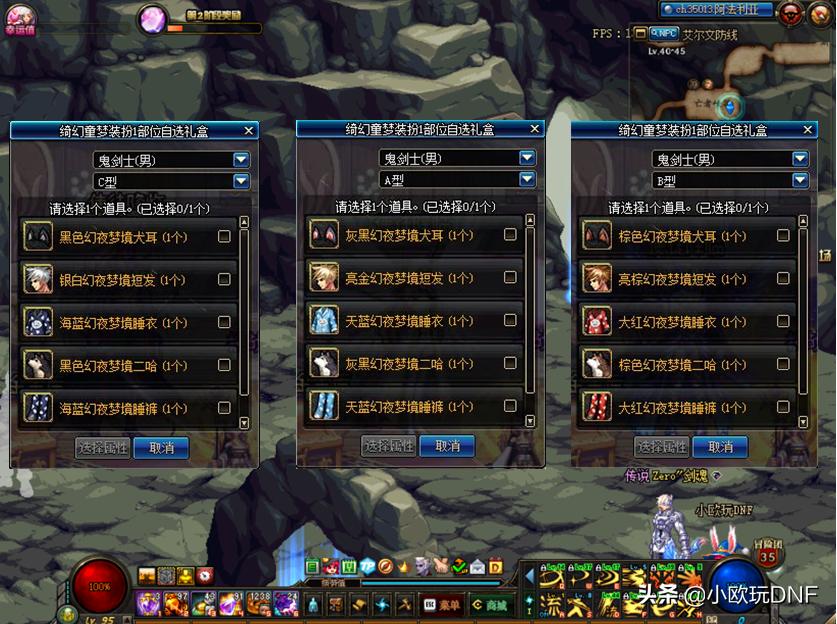Check the 棕色幻夜梦境犬耳 item

[783, 236]
